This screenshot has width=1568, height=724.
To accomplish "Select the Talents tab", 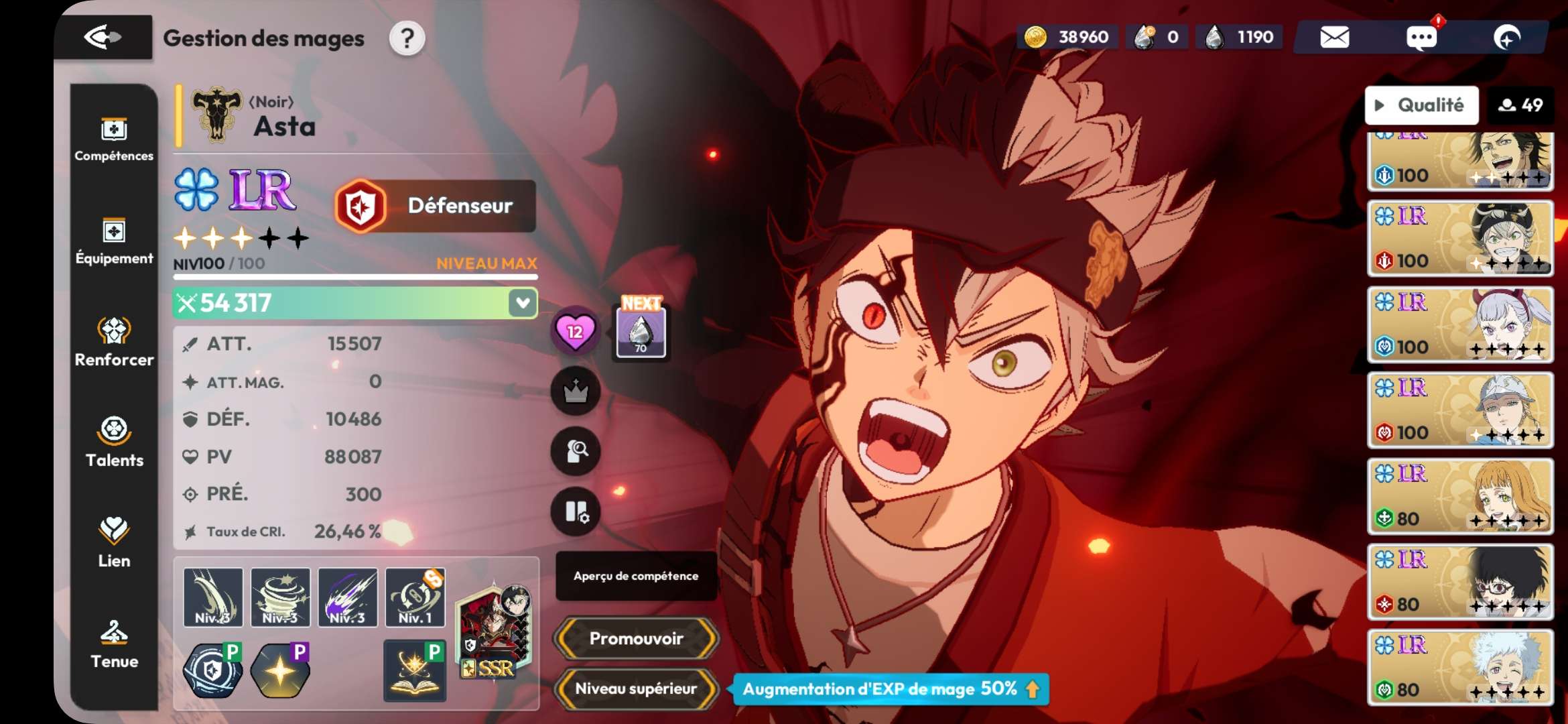I will (x=114, y=442).
